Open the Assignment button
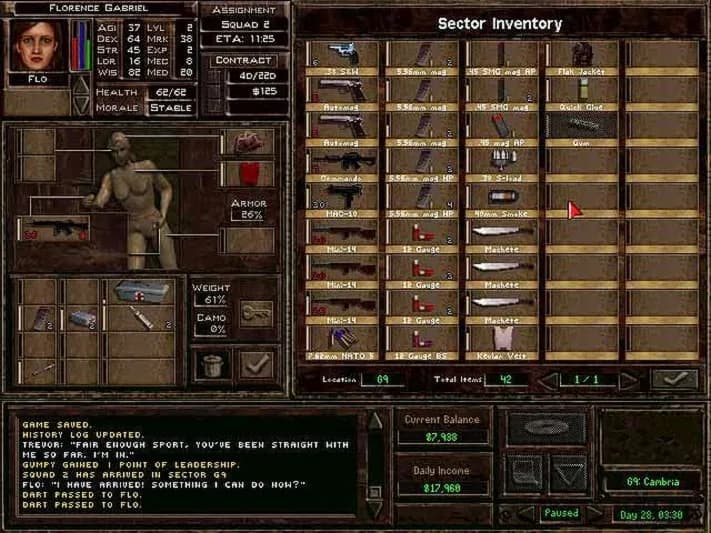Screen dimensions: 711x533 (244, 10)
